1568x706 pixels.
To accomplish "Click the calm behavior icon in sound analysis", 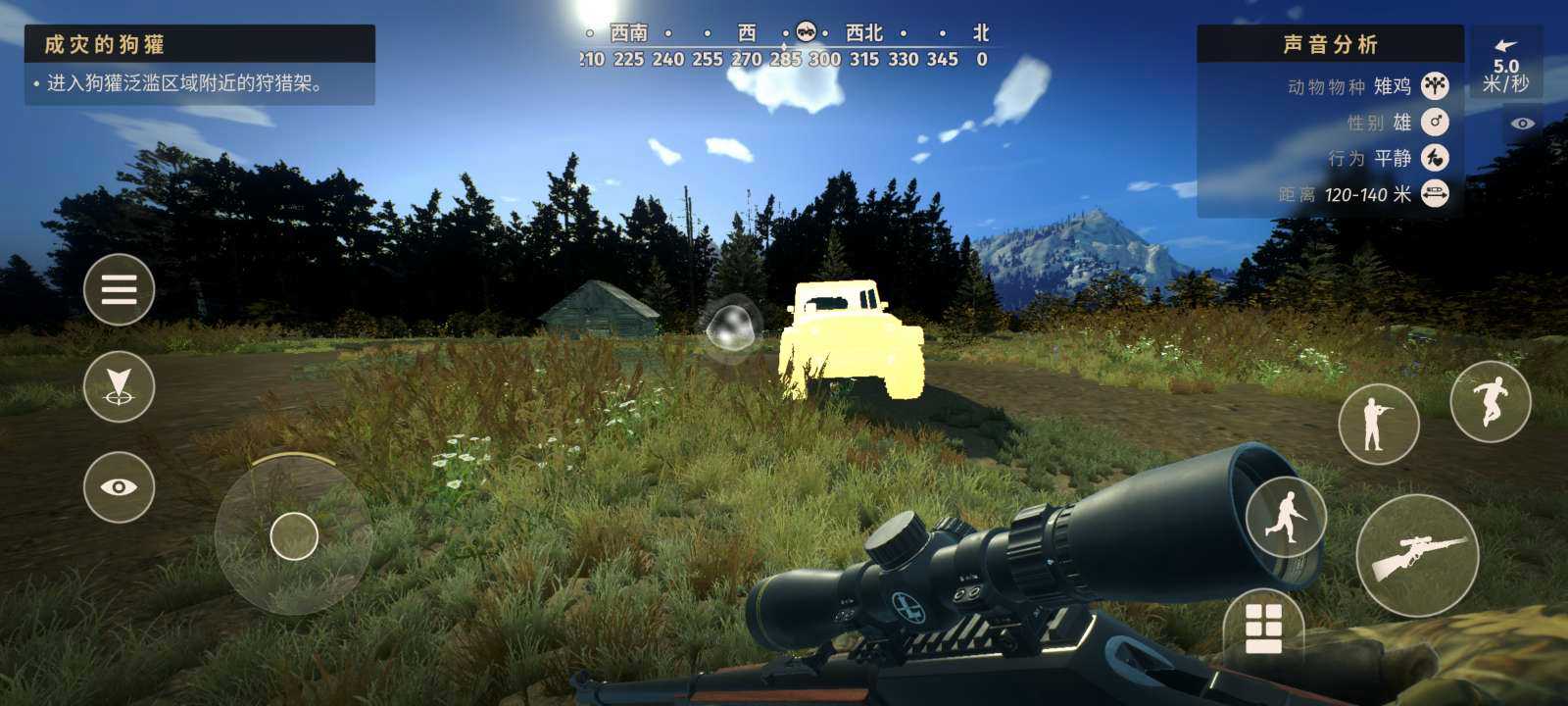I will tap(1434, 157).
